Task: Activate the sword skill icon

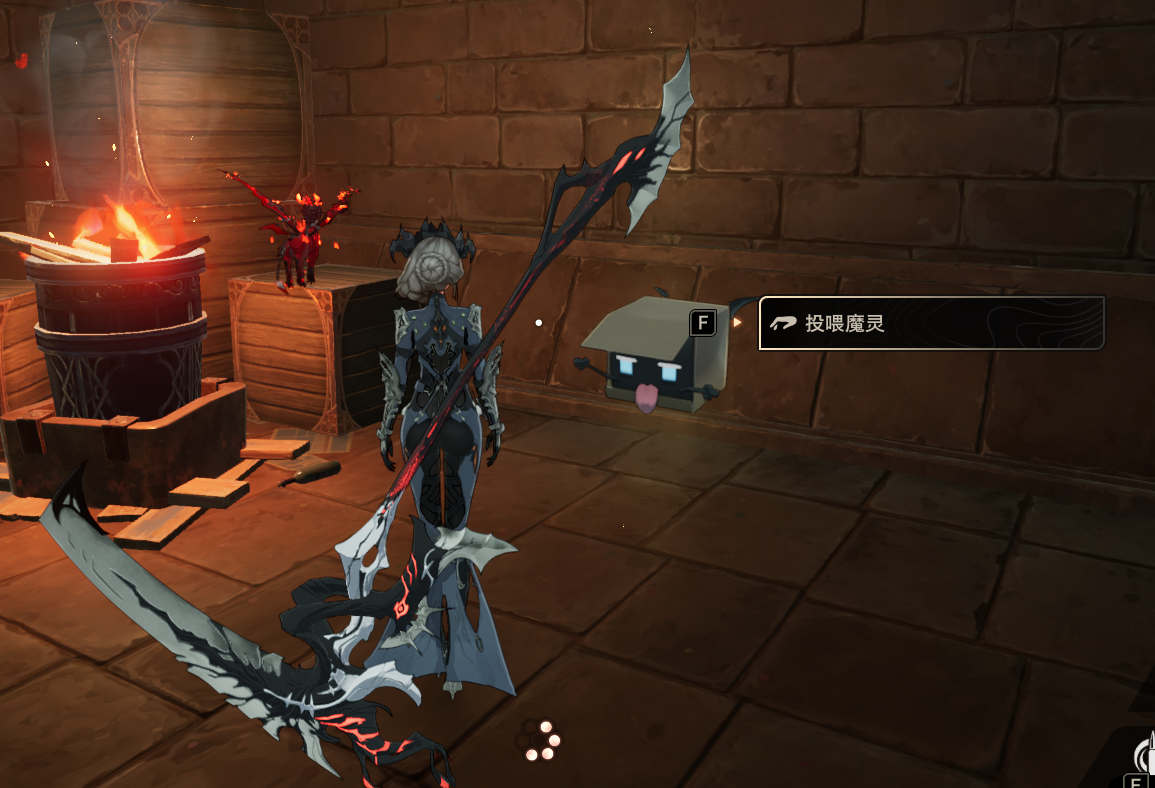Action: pos(1146,754)
